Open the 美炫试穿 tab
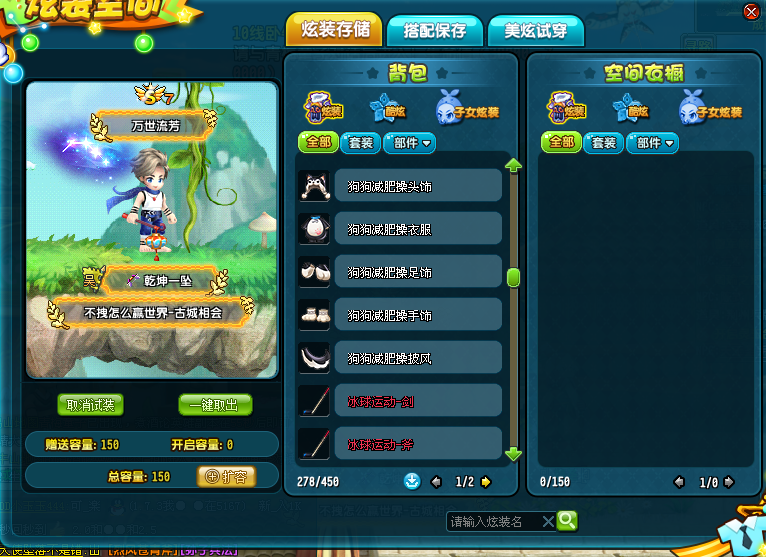Screen dimensions: 766x557 tap(536, 31)
